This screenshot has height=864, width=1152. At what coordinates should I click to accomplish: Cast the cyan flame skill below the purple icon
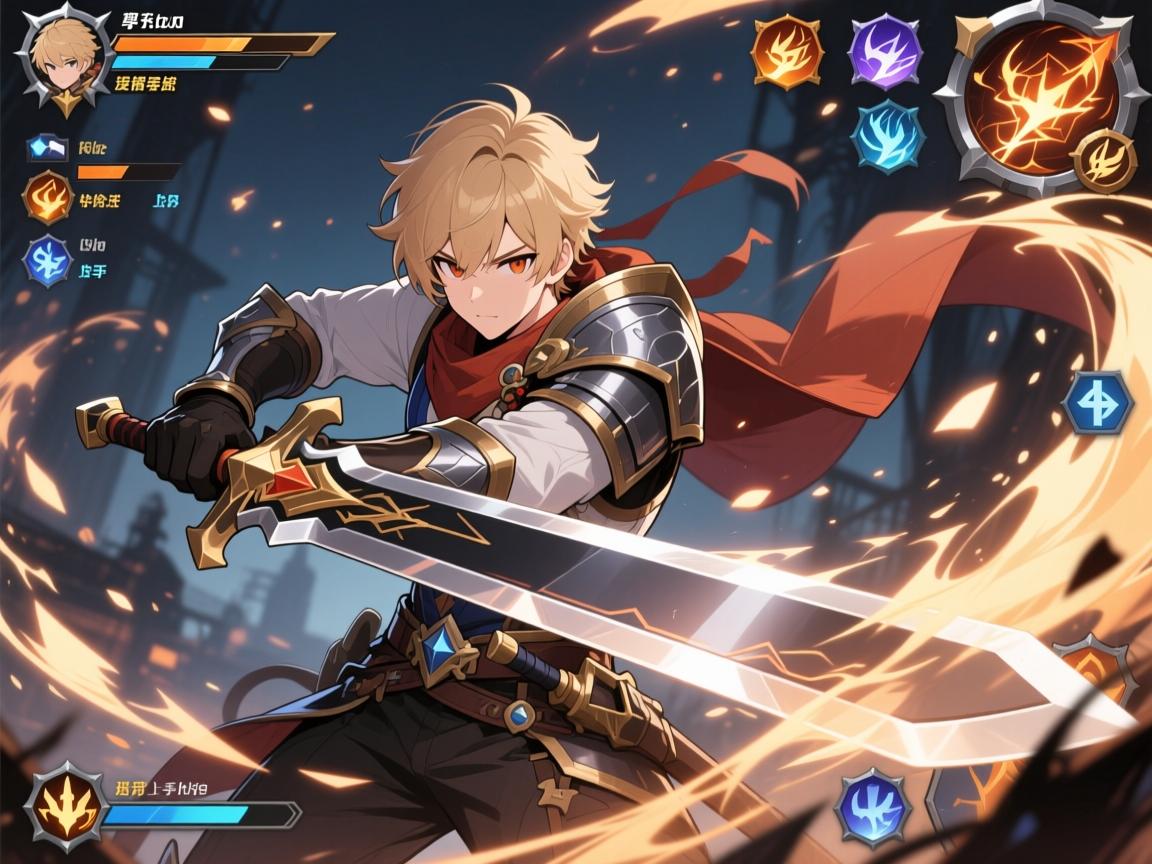click(x=888, y=135)
